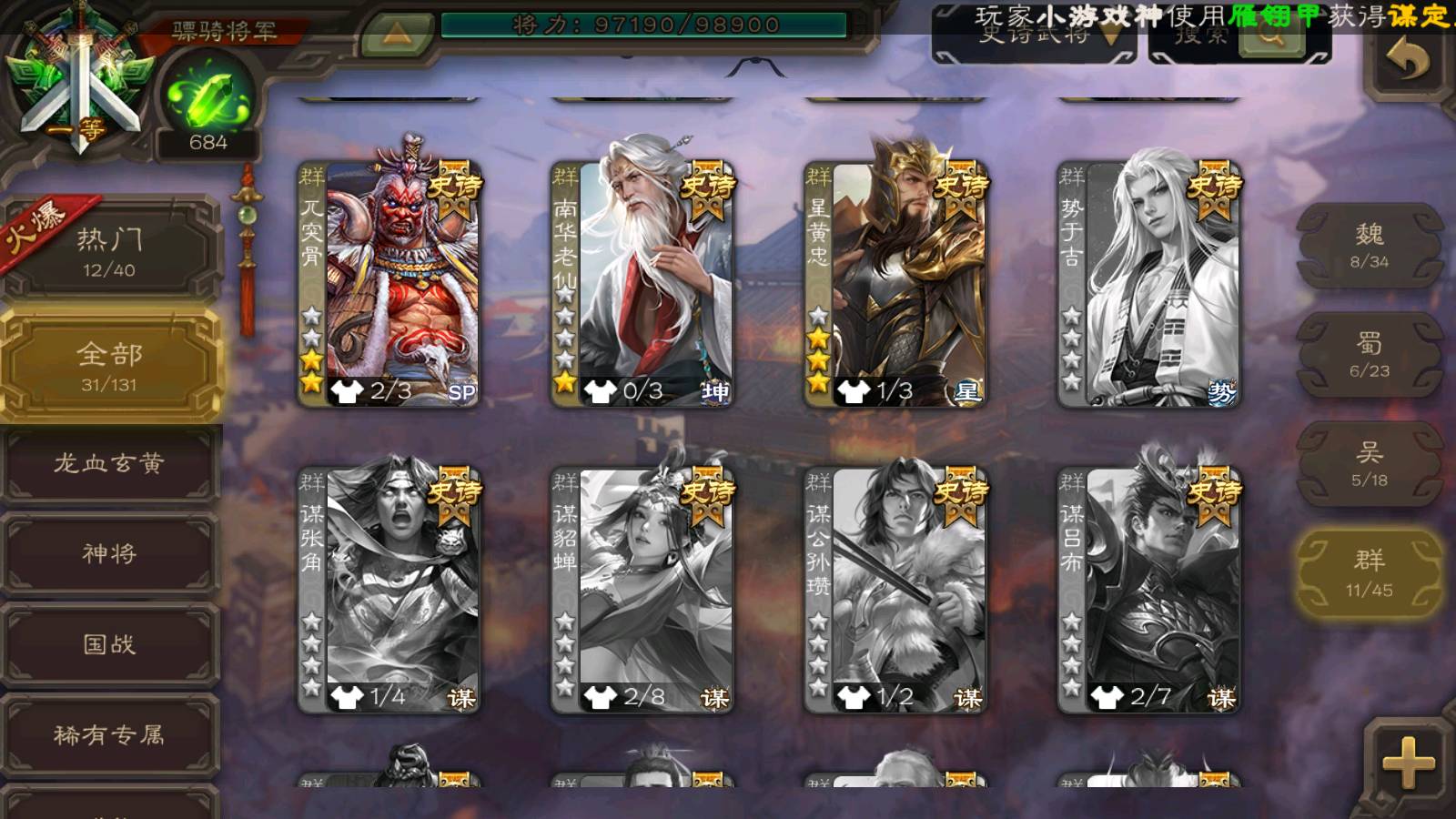The height and width of the screenshot is (819, 1456).
Task: Show the 吴 faction generals
Action: pos(1369,464)
